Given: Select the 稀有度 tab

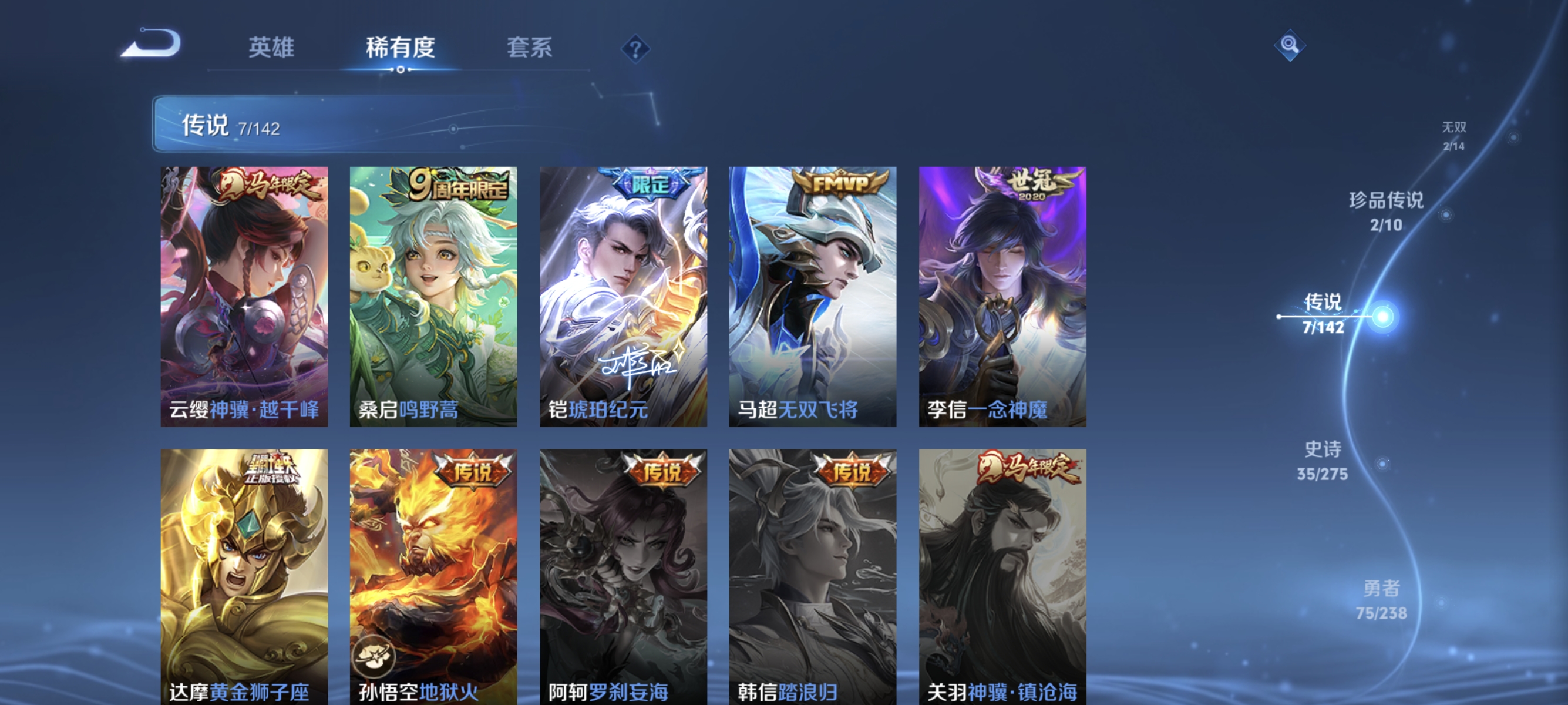Looking at the screenshot, I should coord(402,48).
